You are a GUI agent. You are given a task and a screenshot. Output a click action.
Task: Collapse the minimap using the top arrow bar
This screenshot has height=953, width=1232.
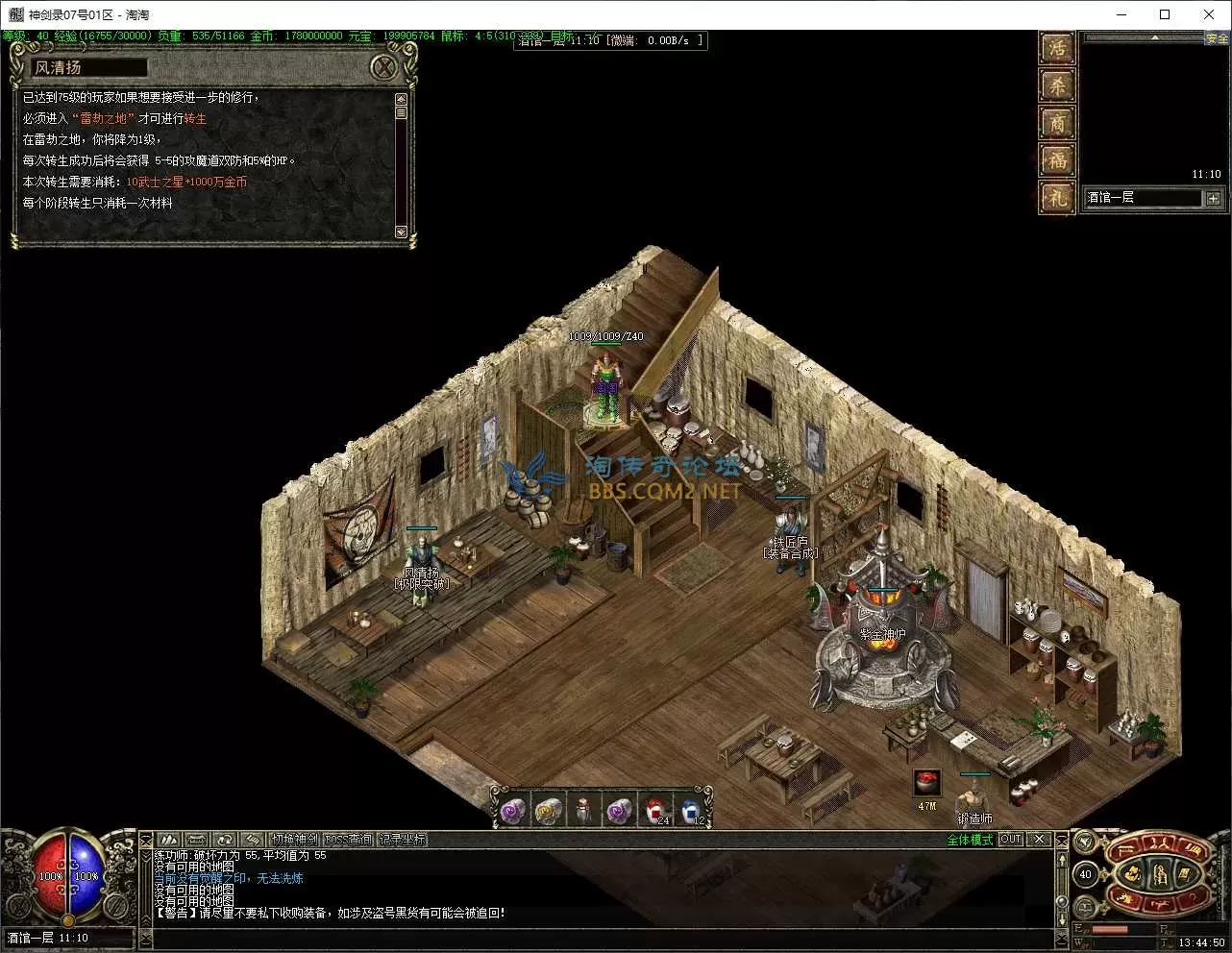pos(1154,38)
